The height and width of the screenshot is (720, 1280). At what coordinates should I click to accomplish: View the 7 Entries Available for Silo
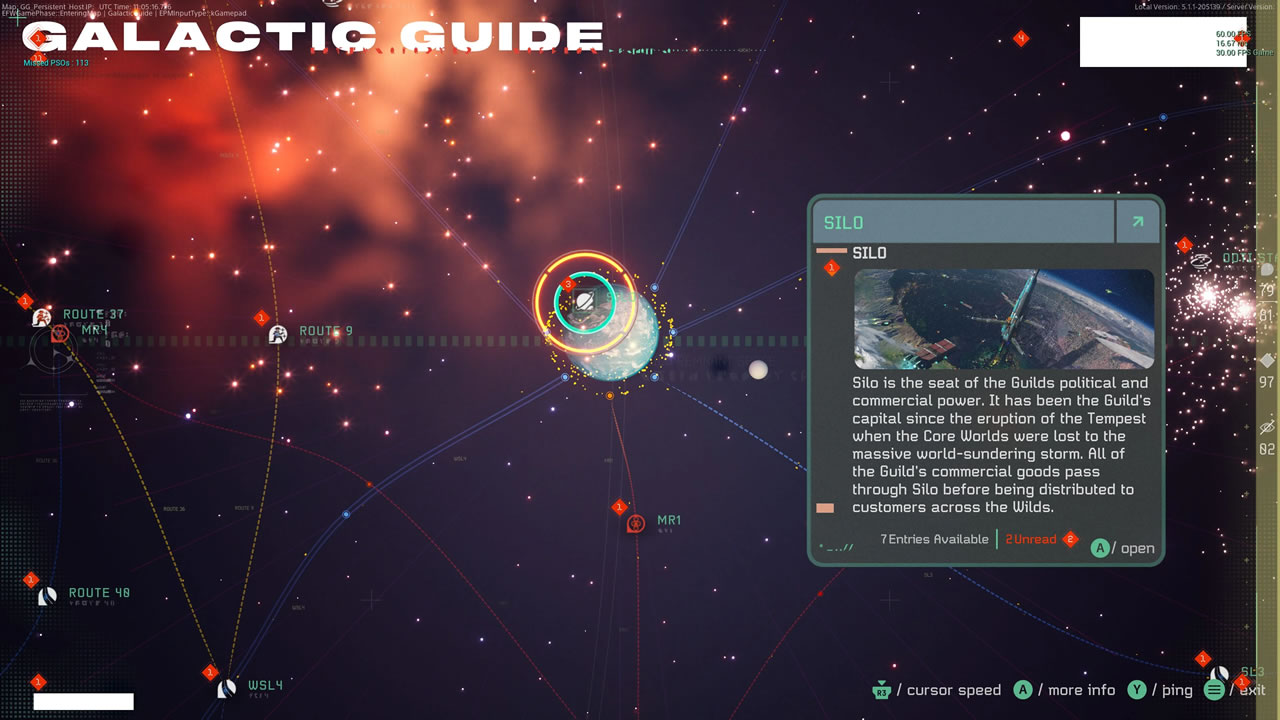[x=934, y=539]
